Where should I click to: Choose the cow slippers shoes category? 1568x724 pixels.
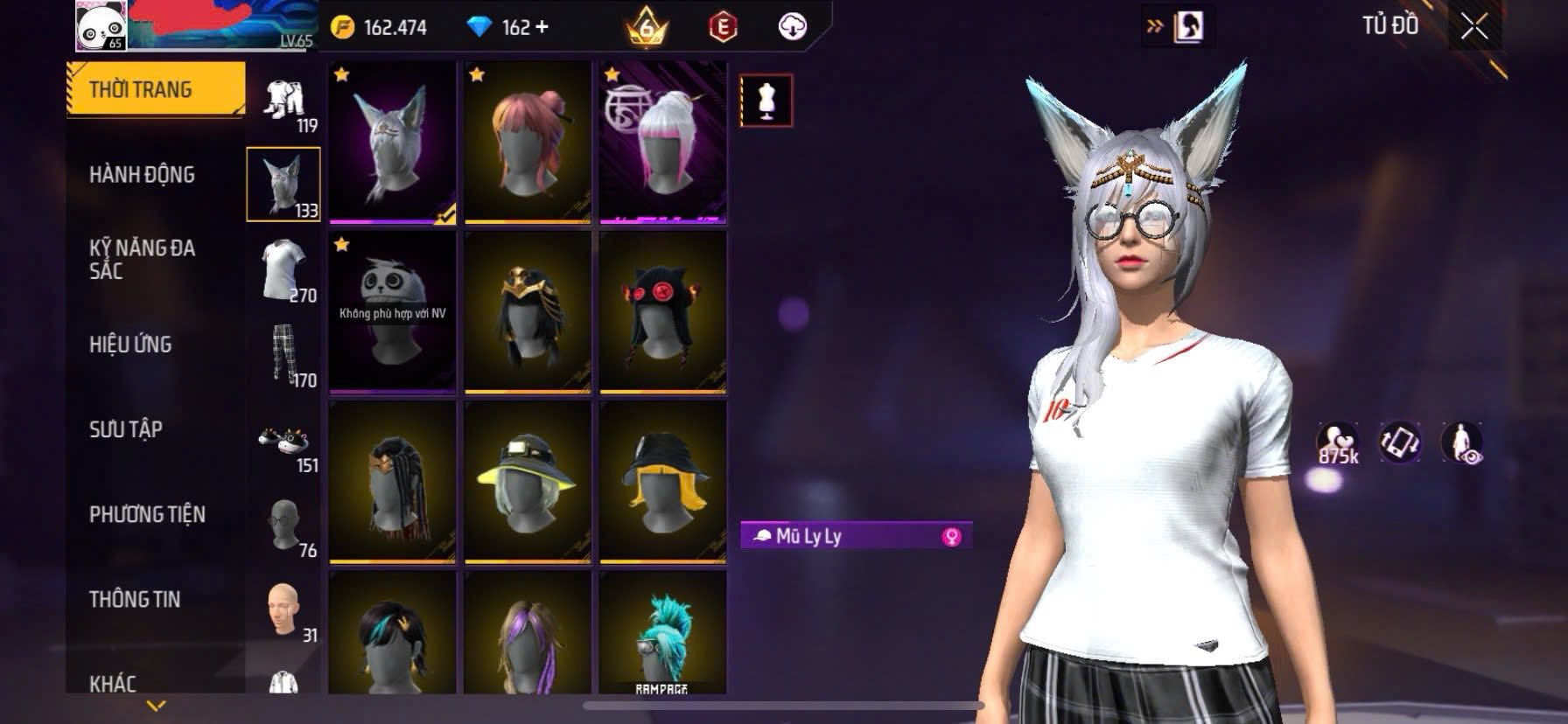click(284, 440)
